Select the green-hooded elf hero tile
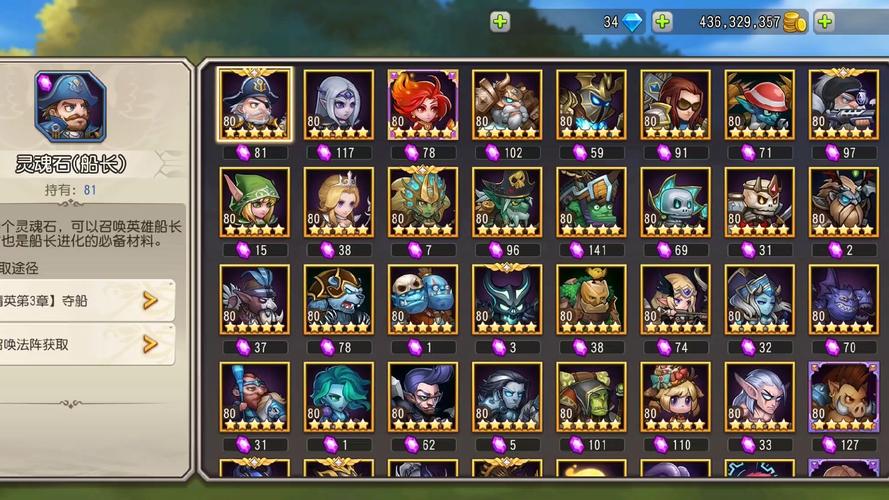This screenshot has height=500, width=889. [x=254, y=201]
